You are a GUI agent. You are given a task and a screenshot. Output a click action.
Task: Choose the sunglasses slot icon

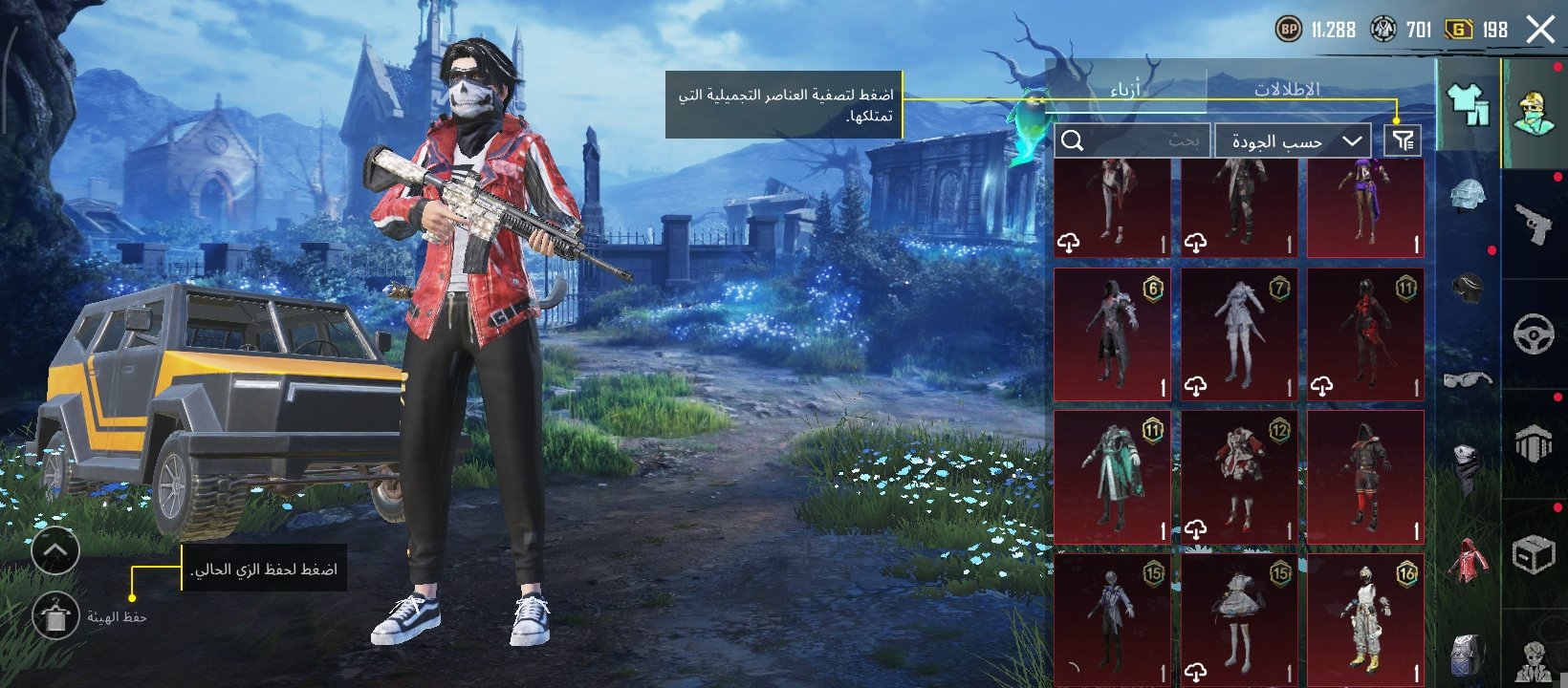pyautogui.click(x=1468, y=379)
